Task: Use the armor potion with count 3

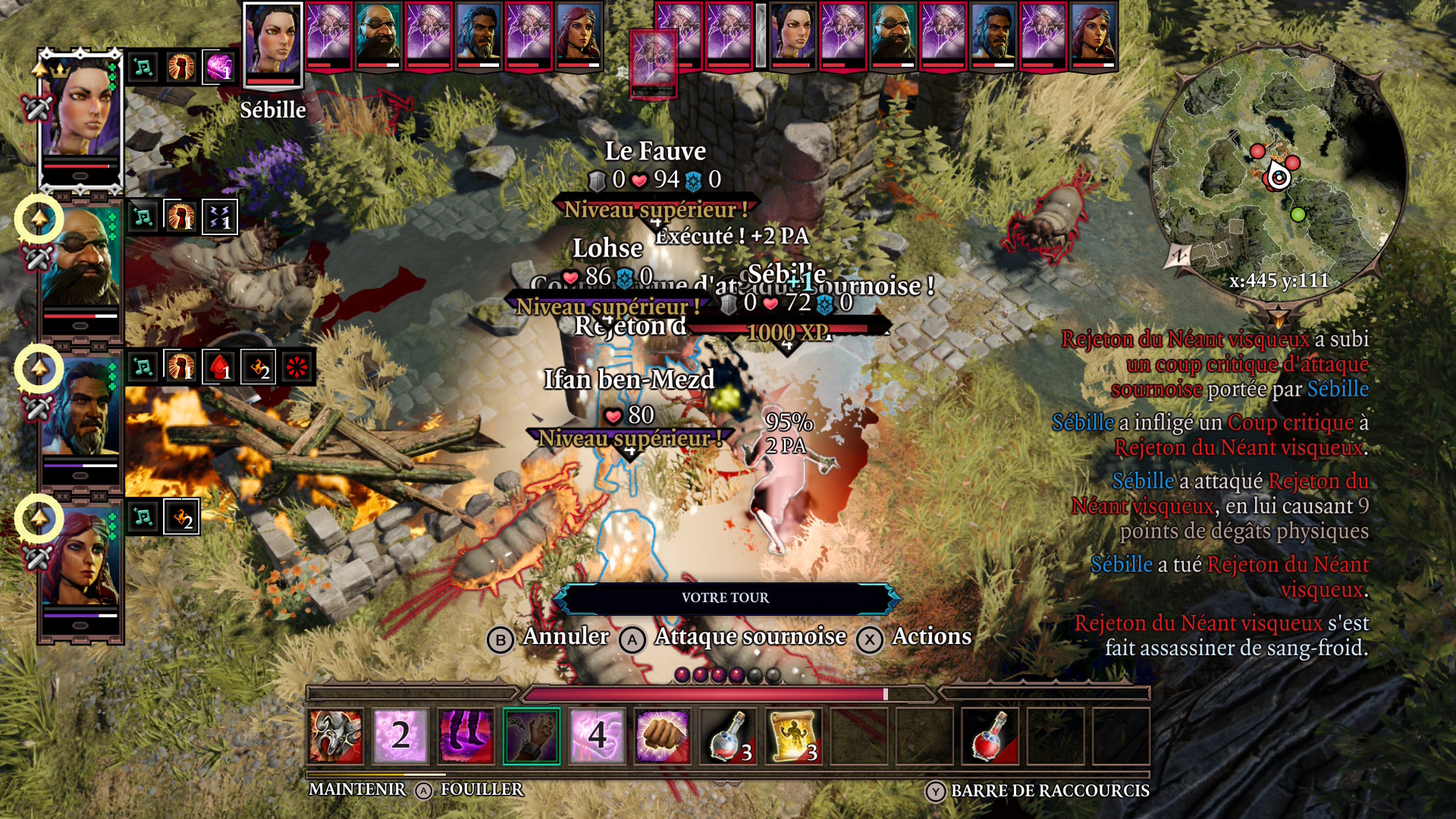Action: (x=728, y=736)
